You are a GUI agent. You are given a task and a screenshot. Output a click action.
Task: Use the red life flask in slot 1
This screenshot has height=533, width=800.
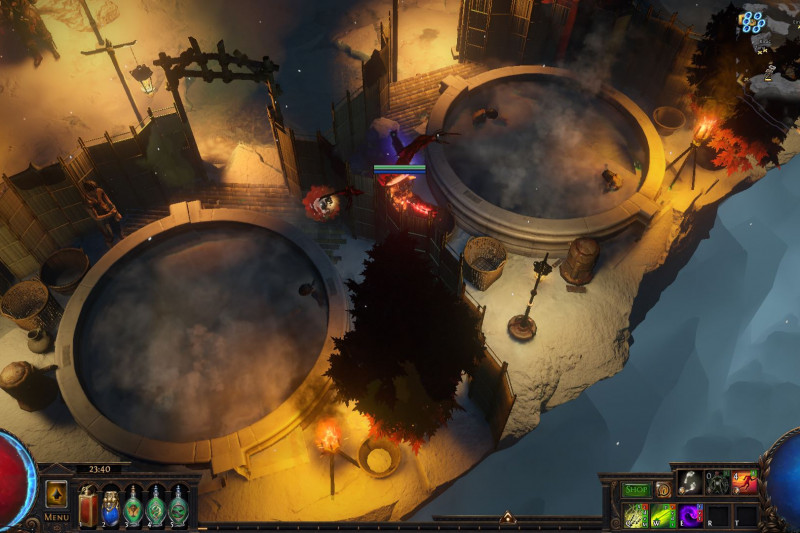click(87, 506)
